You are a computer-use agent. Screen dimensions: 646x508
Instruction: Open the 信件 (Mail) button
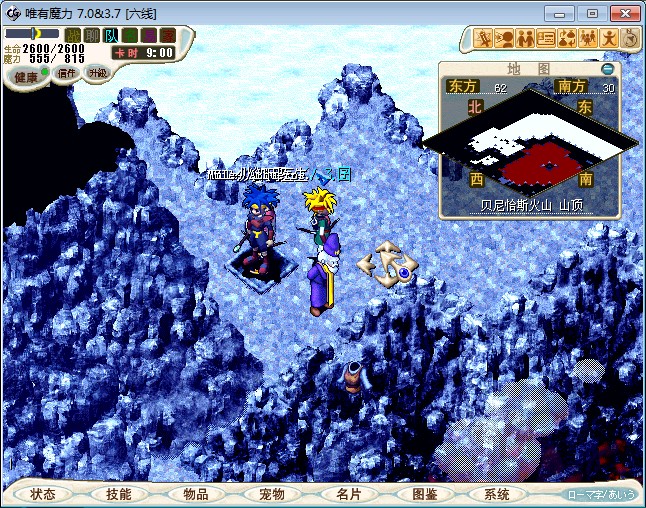coord(68,73)
